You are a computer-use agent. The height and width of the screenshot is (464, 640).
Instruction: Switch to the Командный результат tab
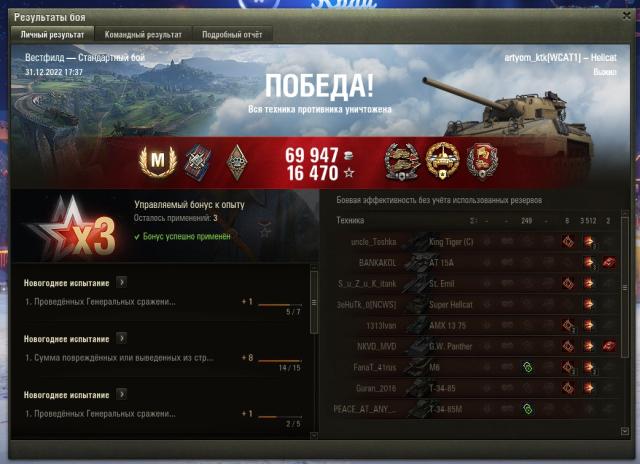click(146, 34)
